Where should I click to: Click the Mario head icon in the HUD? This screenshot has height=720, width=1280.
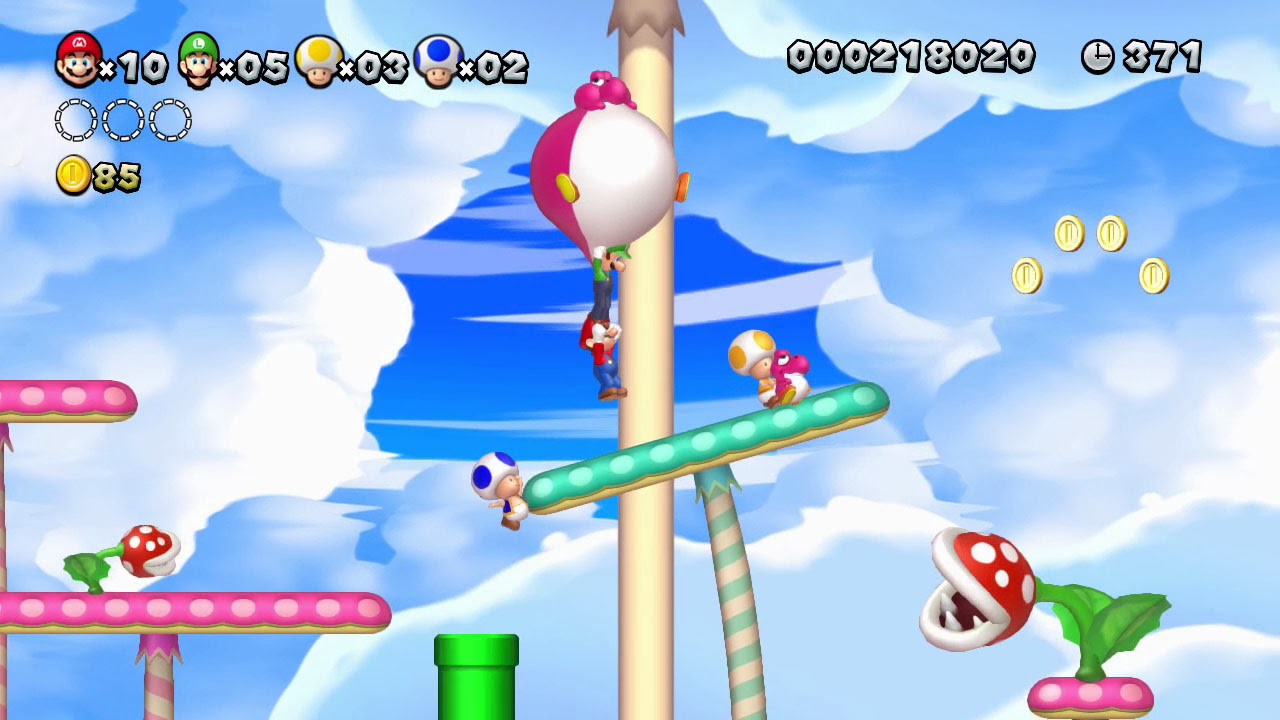click(75, 60)
